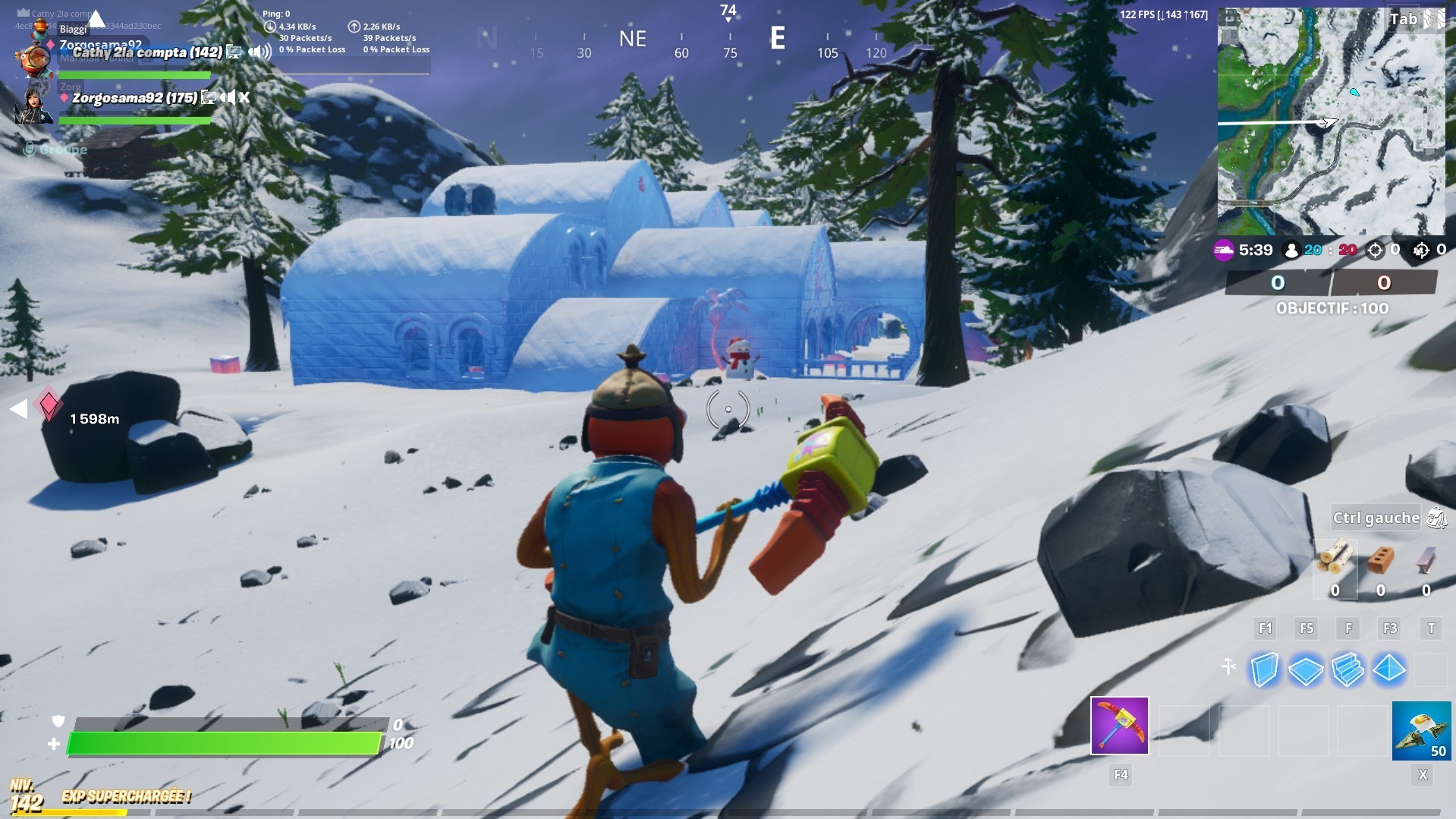The width and height of the screenshot is (1456, 819).
Task: Select the floor build piece icon
Action: (x=1306, y=671)
